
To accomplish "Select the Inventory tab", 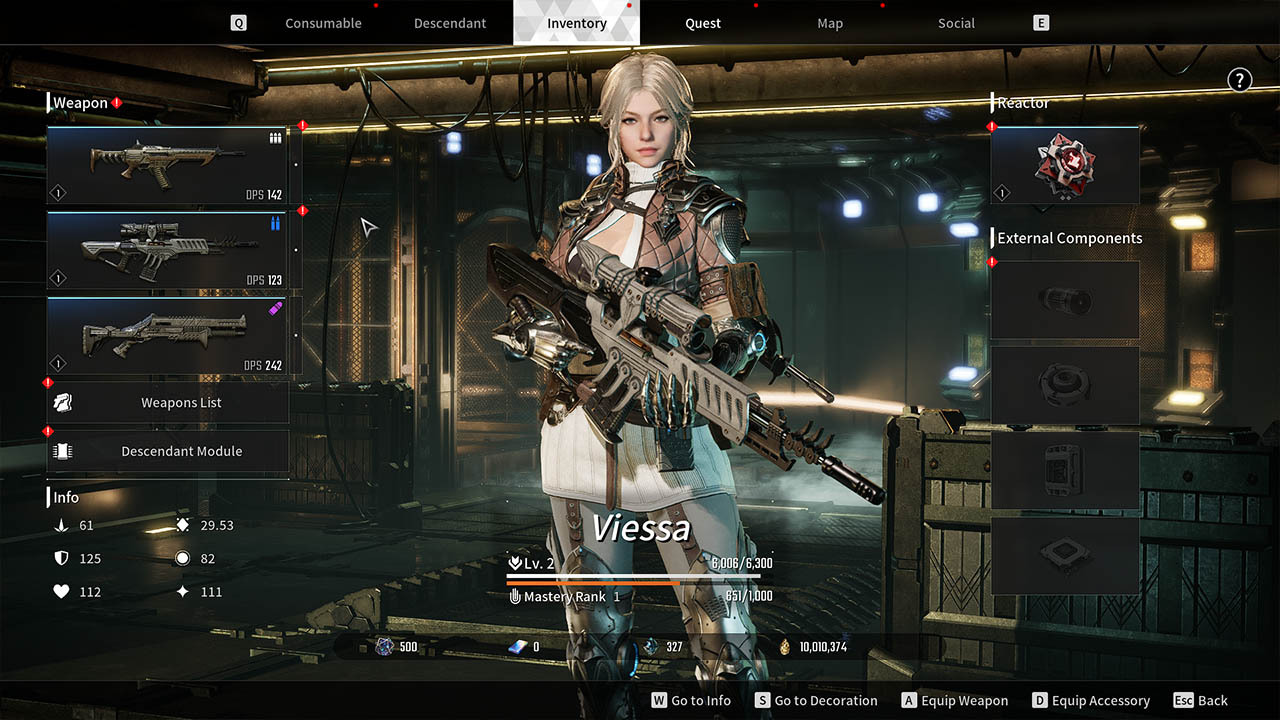I will tap(577, 23).
